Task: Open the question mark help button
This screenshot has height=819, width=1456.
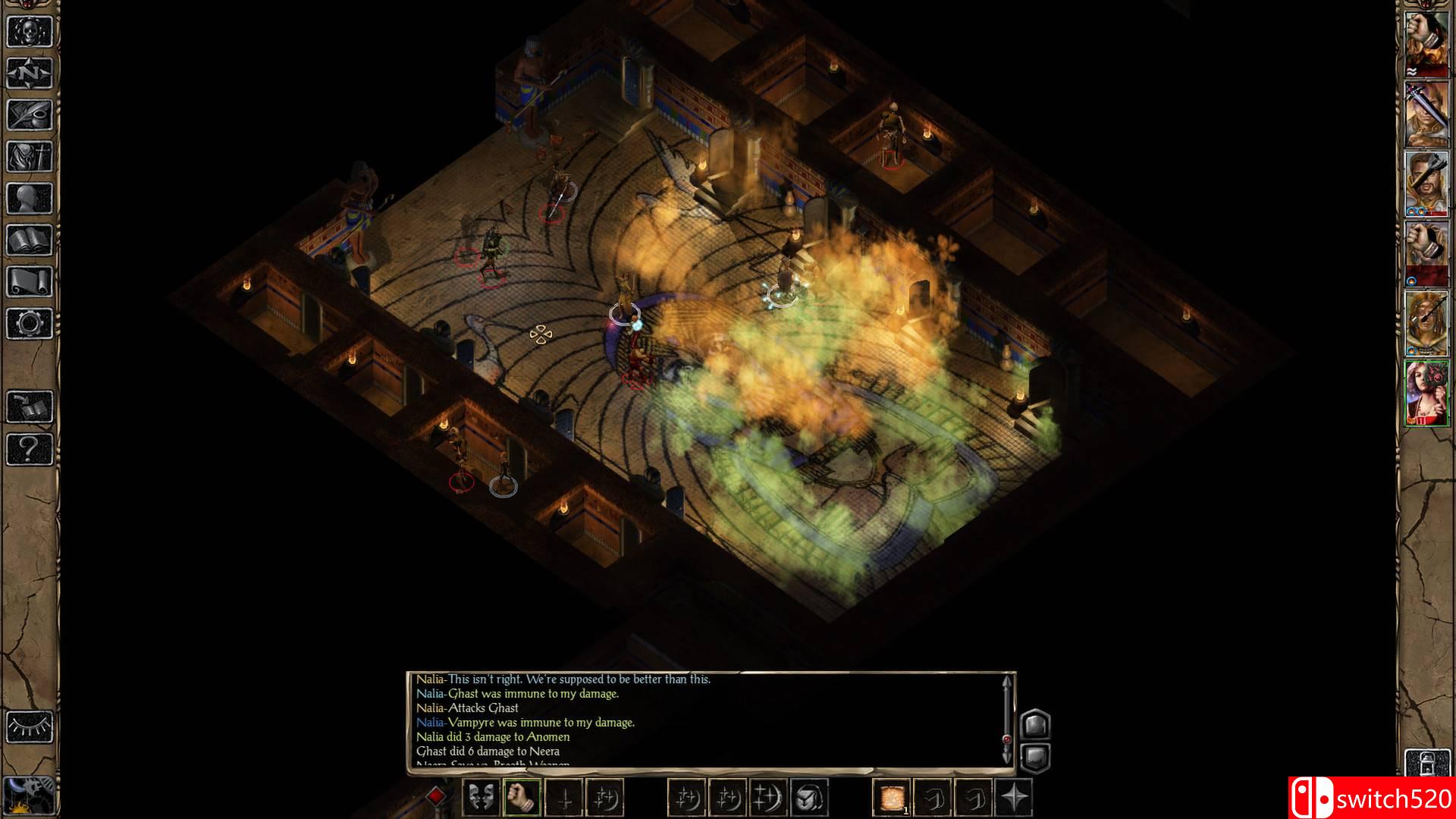Action: (x=30, y=449)
